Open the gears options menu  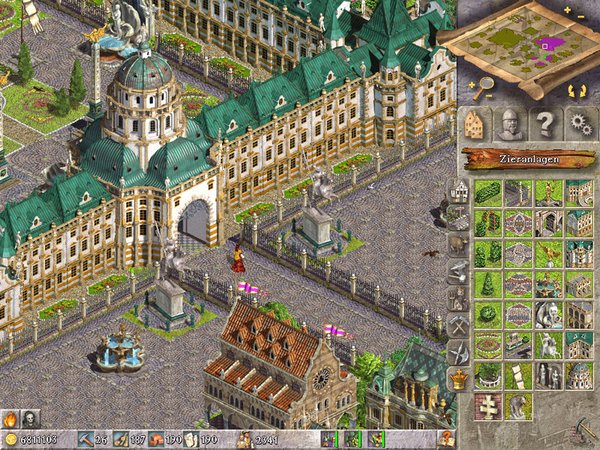click(580, 124)
